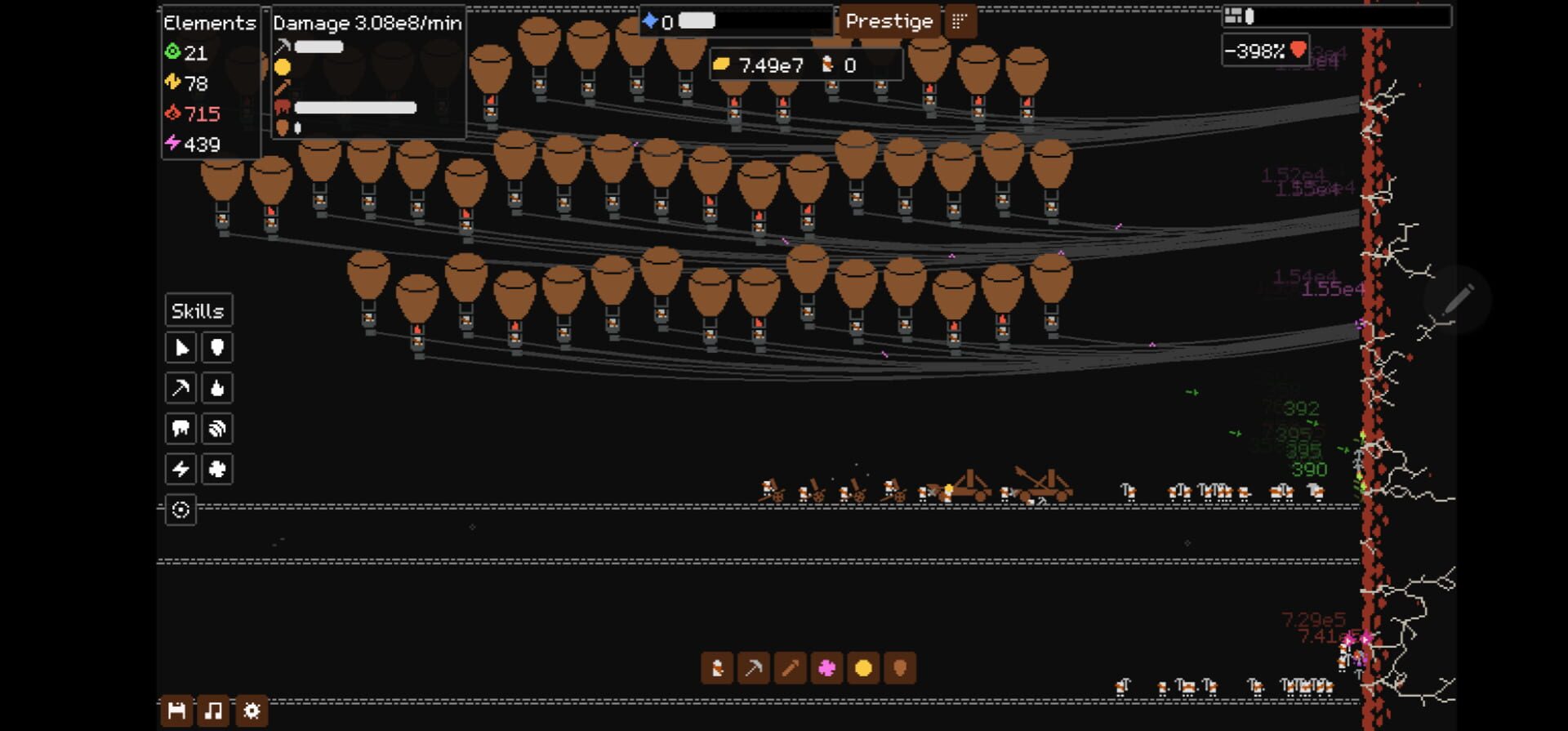Toggle the grid icon beside Prestige

[961, 21]
